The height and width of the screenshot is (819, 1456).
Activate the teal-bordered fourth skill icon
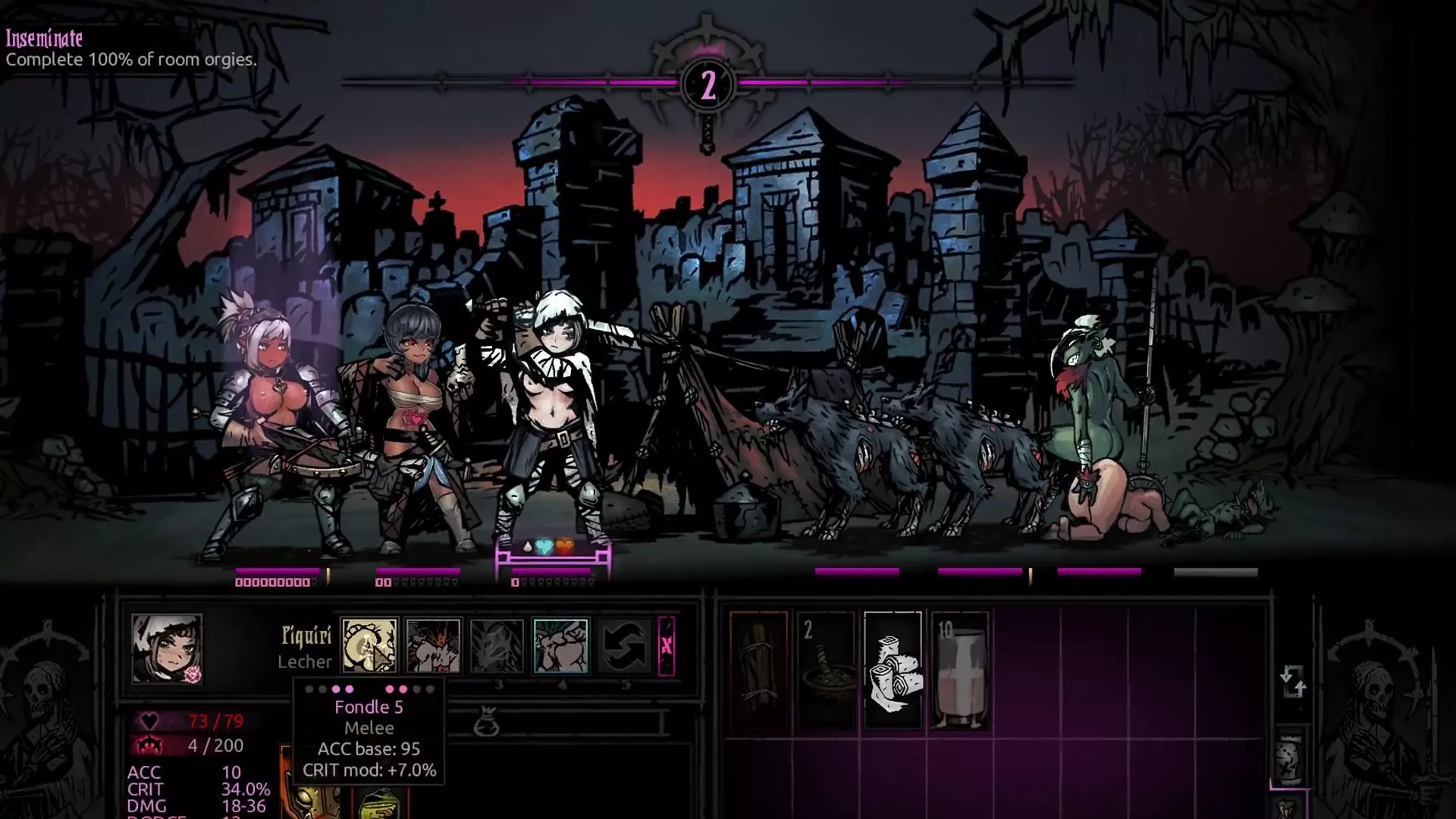pos(560,646)
